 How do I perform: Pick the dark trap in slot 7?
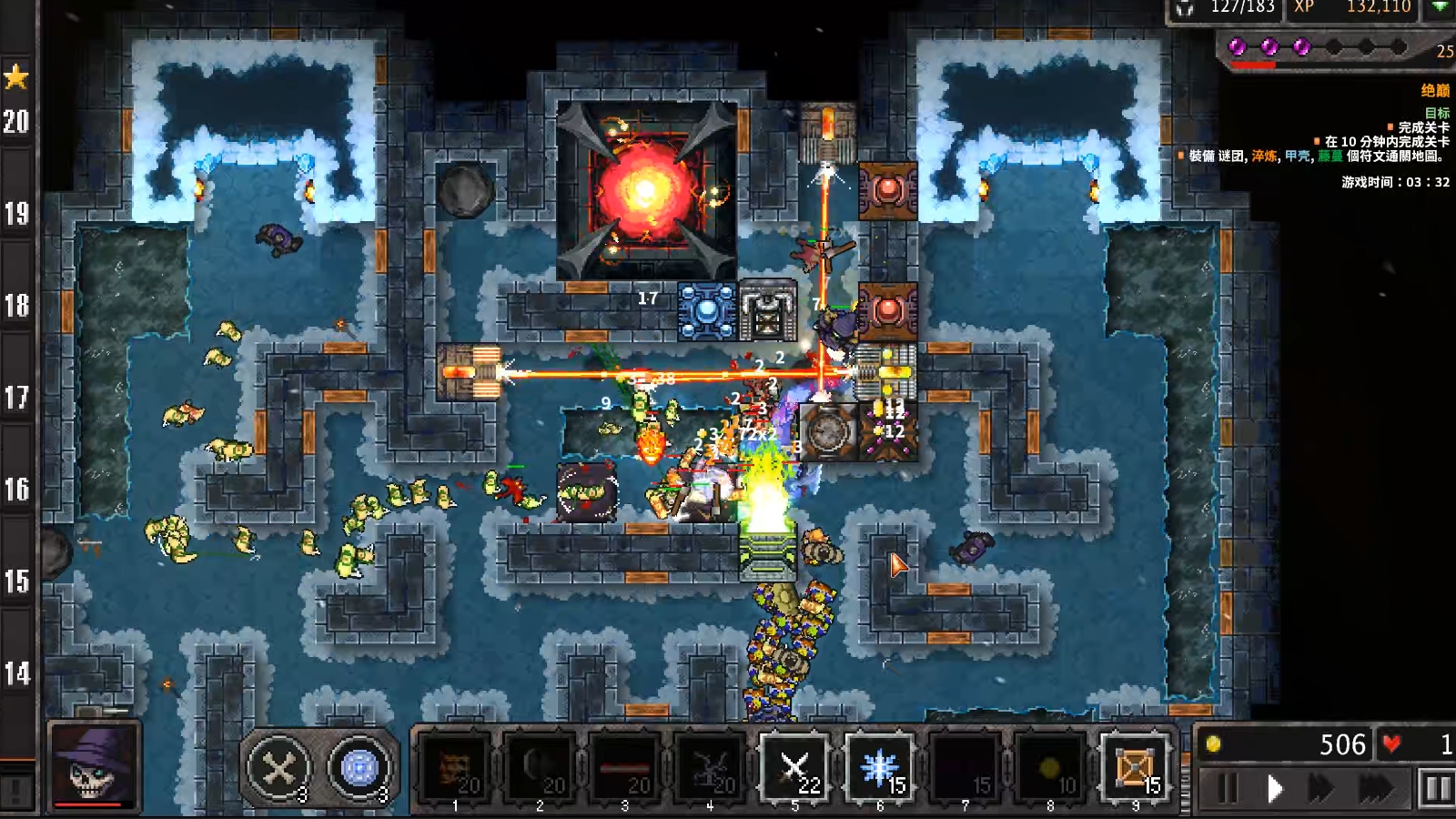pos(965,769)
